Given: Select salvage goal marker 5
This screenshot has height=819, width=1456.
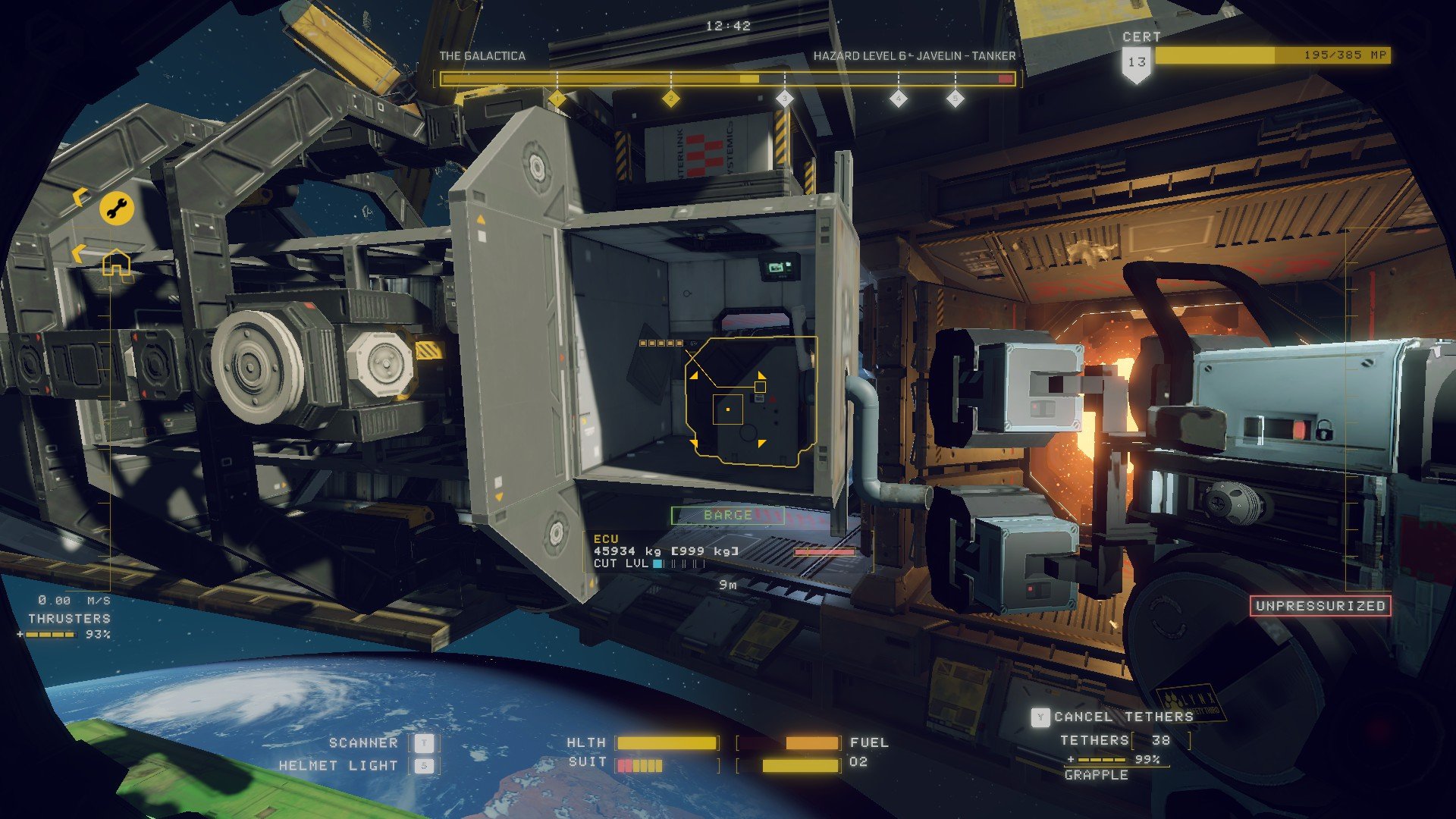Looking at the screenshot, I should click(955, 99).
